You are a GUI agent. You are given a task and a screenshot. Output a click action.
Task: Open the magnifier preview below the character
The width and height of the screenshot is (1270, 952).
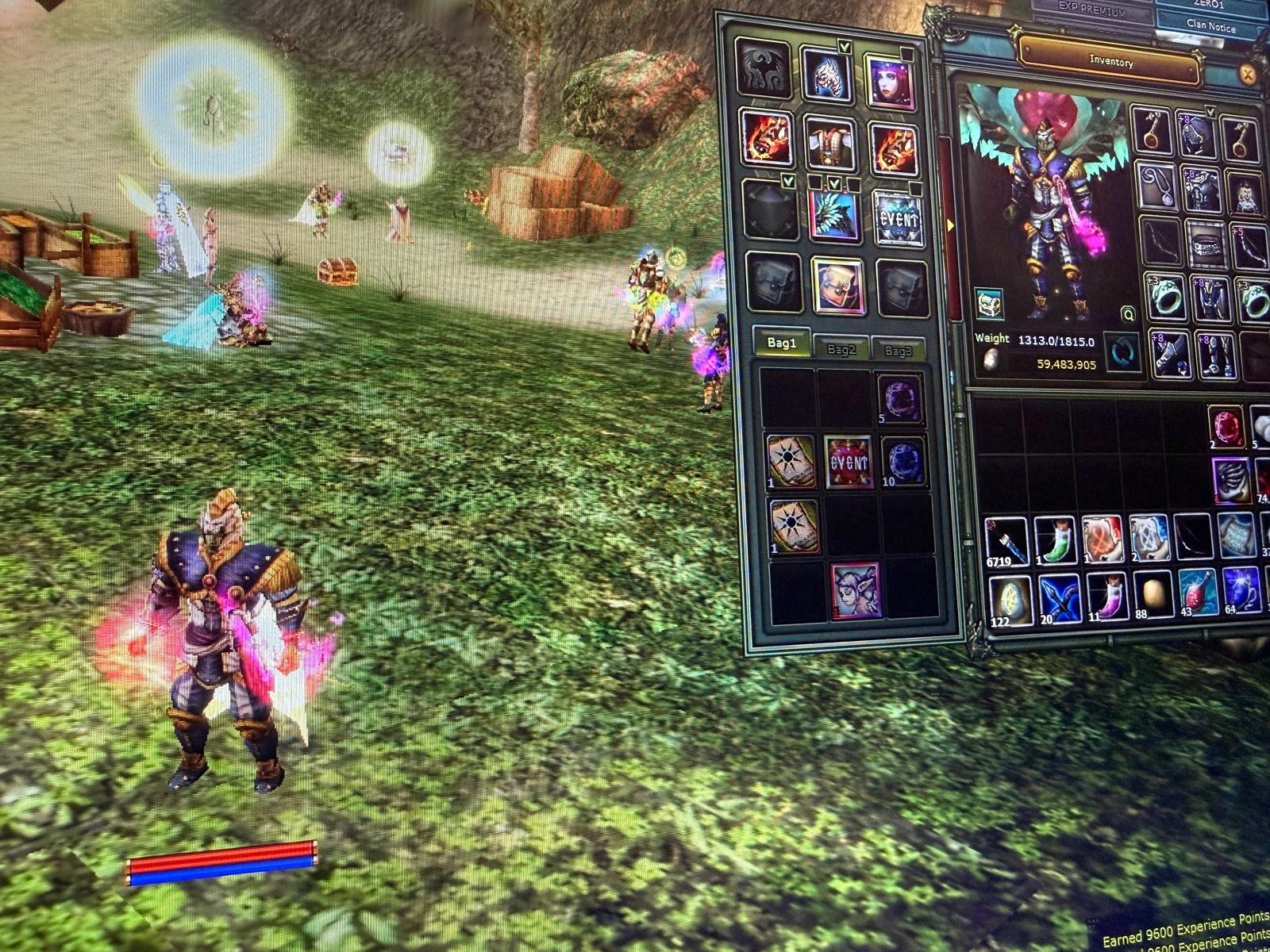pyautogui.click(x=1128, y=313)
